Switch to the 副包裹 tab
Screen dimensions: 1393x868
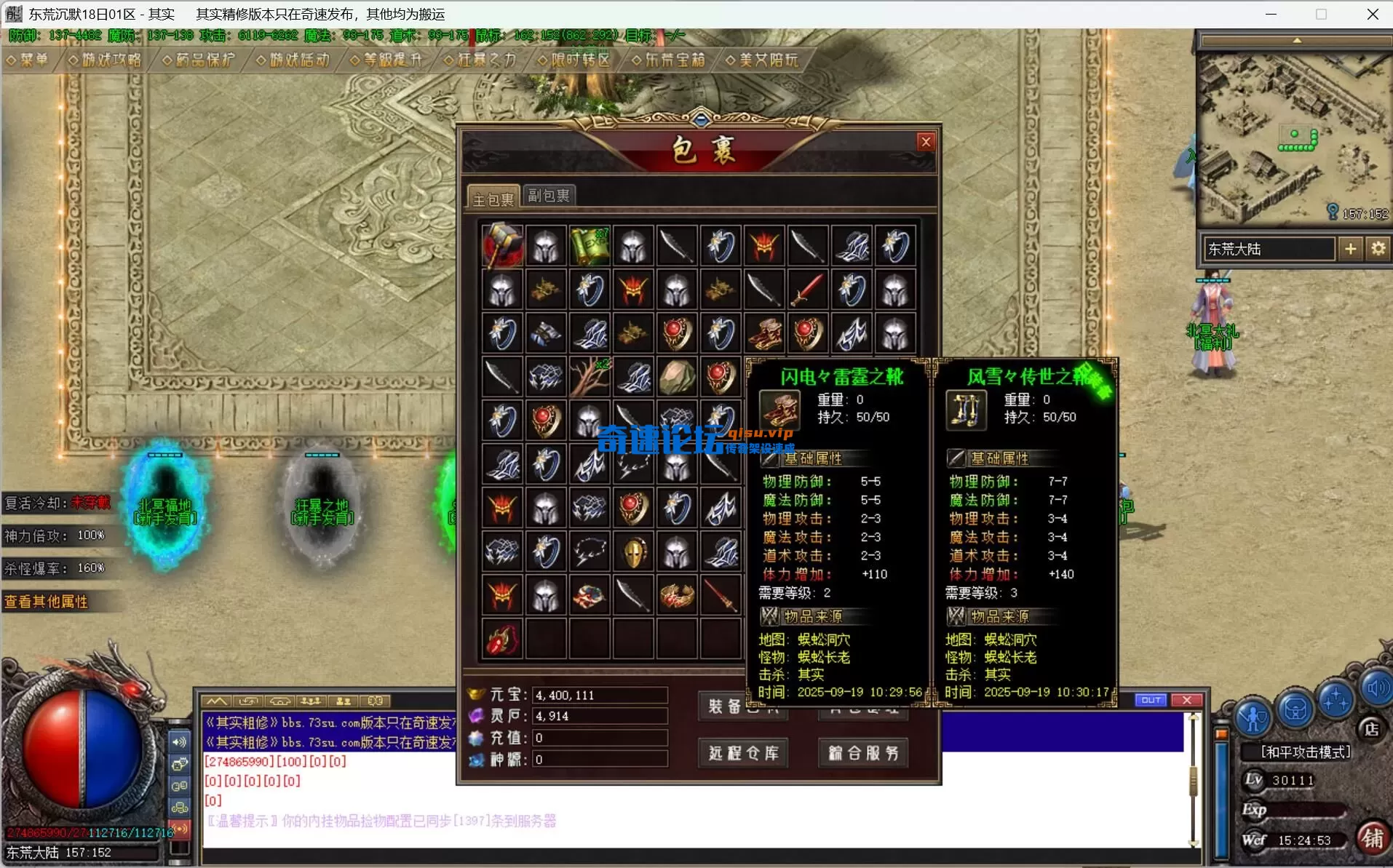tap(548, 194)
